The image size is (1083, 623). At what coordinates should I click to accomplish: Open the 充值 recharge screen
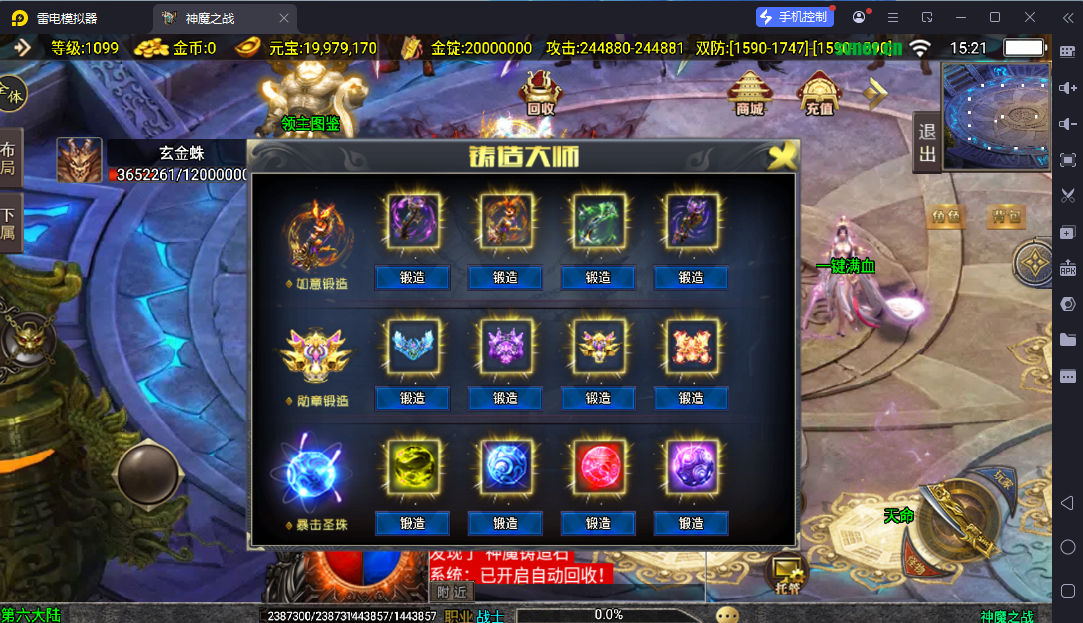[x=819, y=93]
